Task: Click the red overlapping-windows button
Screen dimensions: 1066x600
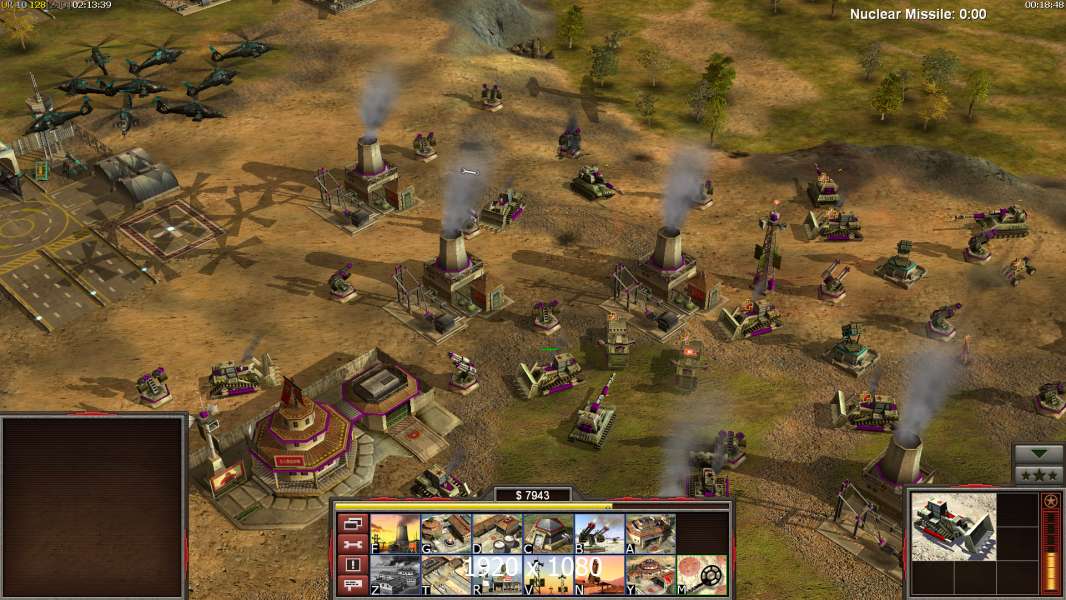Action: (351, 523)
